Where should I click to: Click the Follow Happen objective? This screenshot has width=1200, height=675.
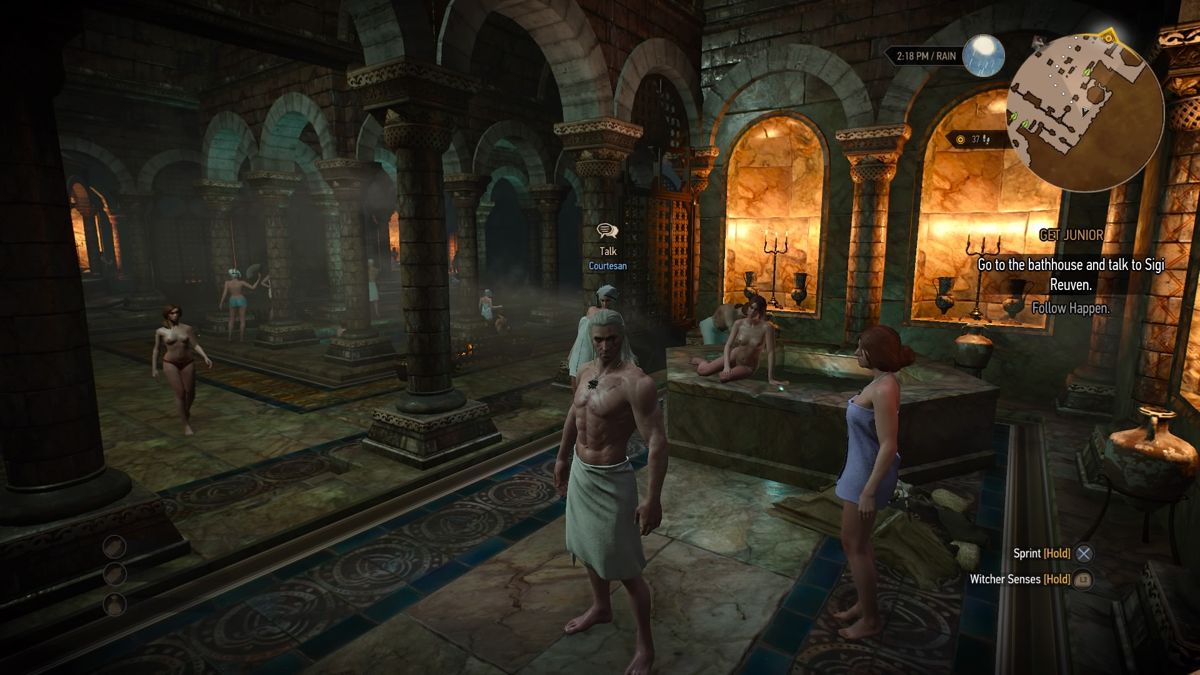(1069, 309)
